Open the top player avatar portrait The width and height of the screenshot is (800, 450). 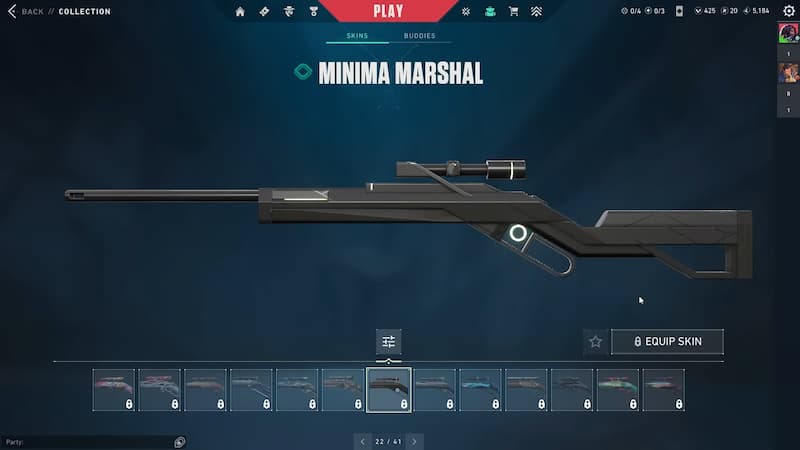[788, 34]
